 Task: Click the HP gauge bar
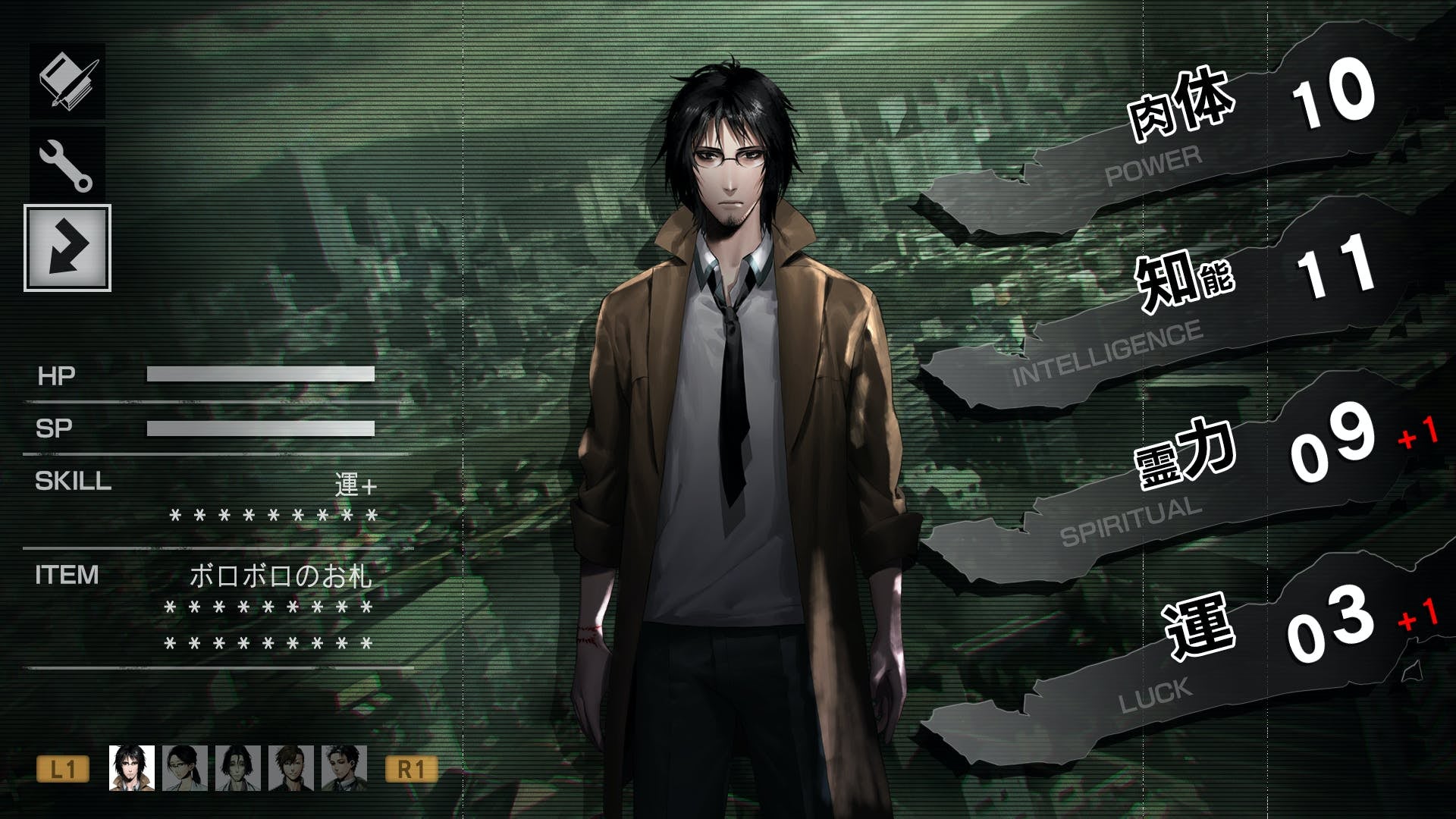[262, 373]
